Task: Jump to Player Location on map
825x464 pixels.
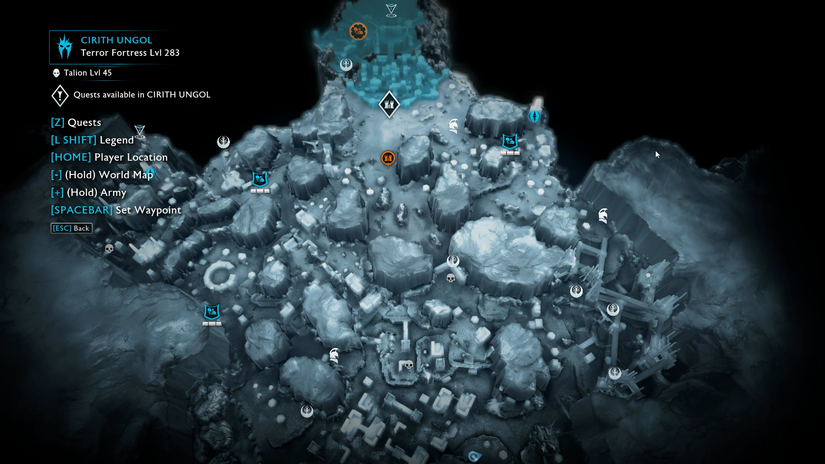Action: 108,157
